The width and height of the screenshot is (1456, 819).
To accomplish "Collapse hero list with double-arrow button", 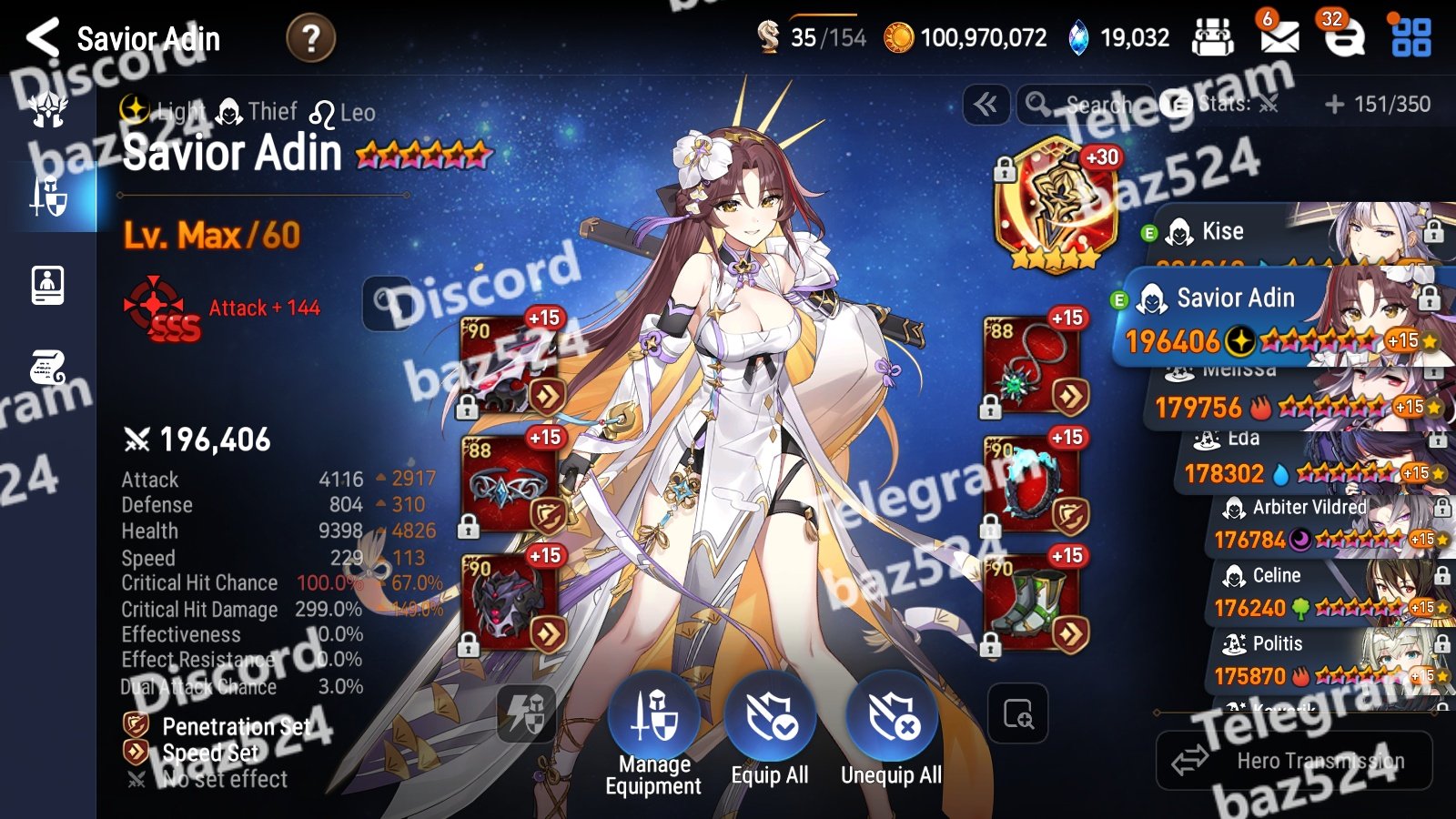I will 986,105.
